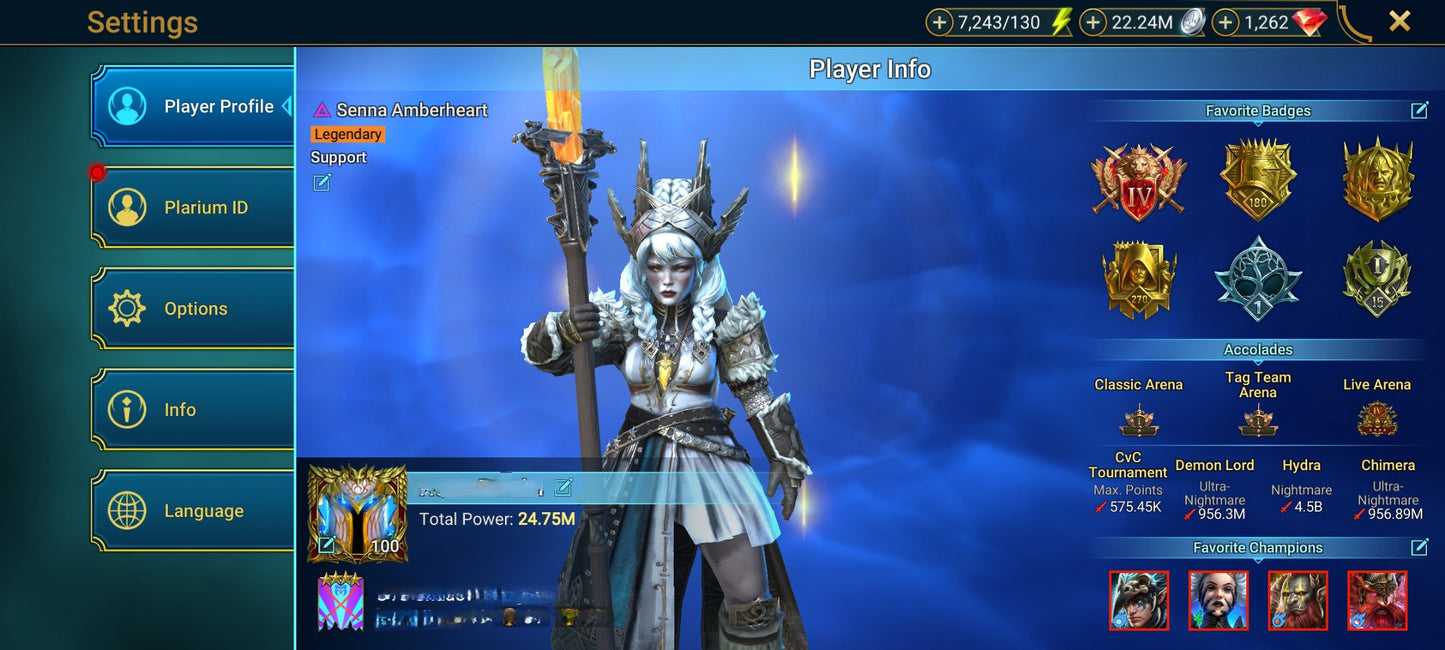Edit the Favorite Badges selection
The height and width of the screenshot is (650, 1445).
[1419, 111]
